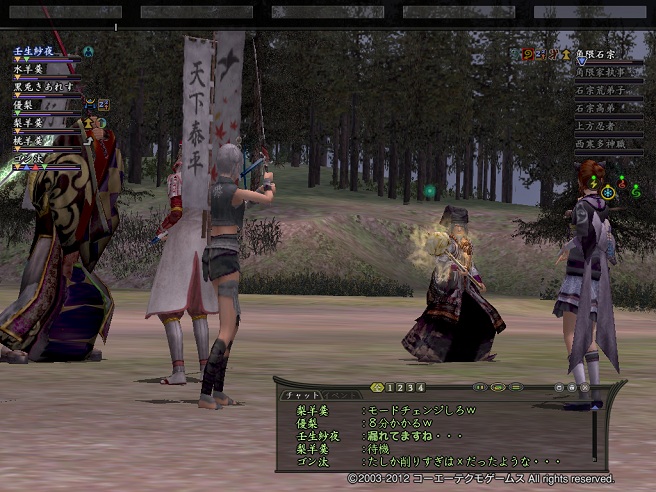
Task: Choose enemy 石宗荒弟子 from the enemy list
Action: (602, 90)
